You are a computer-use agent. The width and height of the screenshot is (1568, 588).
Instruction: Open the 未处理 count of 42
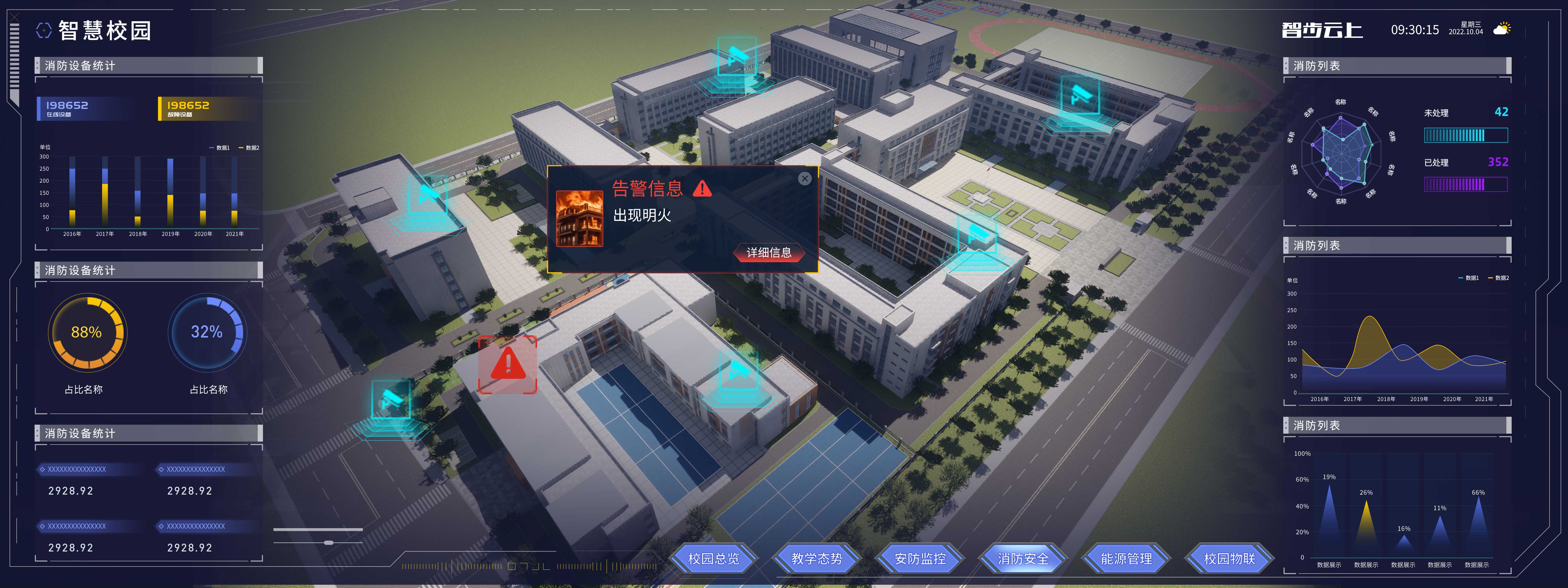click(x=1501, y=112)
